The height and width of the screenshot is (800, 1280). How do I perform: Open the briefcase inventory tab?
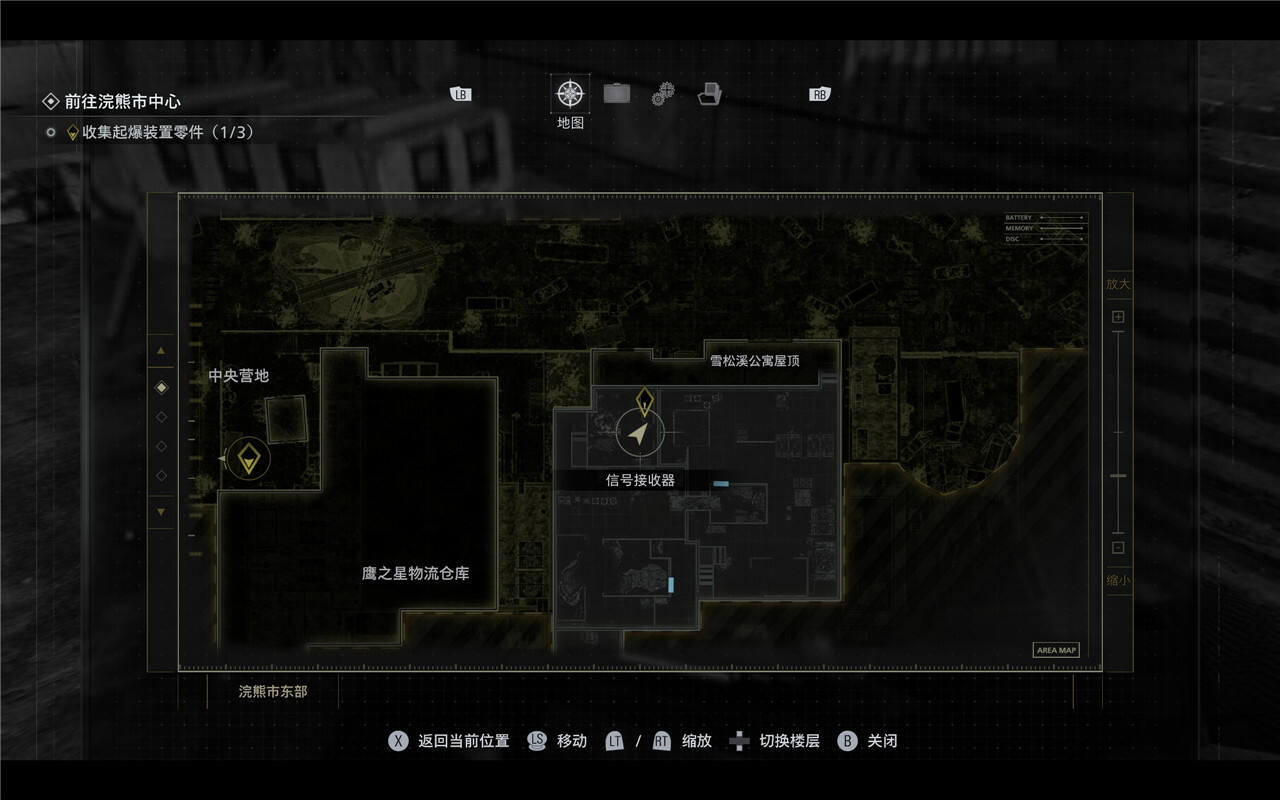tap(617, 94)
